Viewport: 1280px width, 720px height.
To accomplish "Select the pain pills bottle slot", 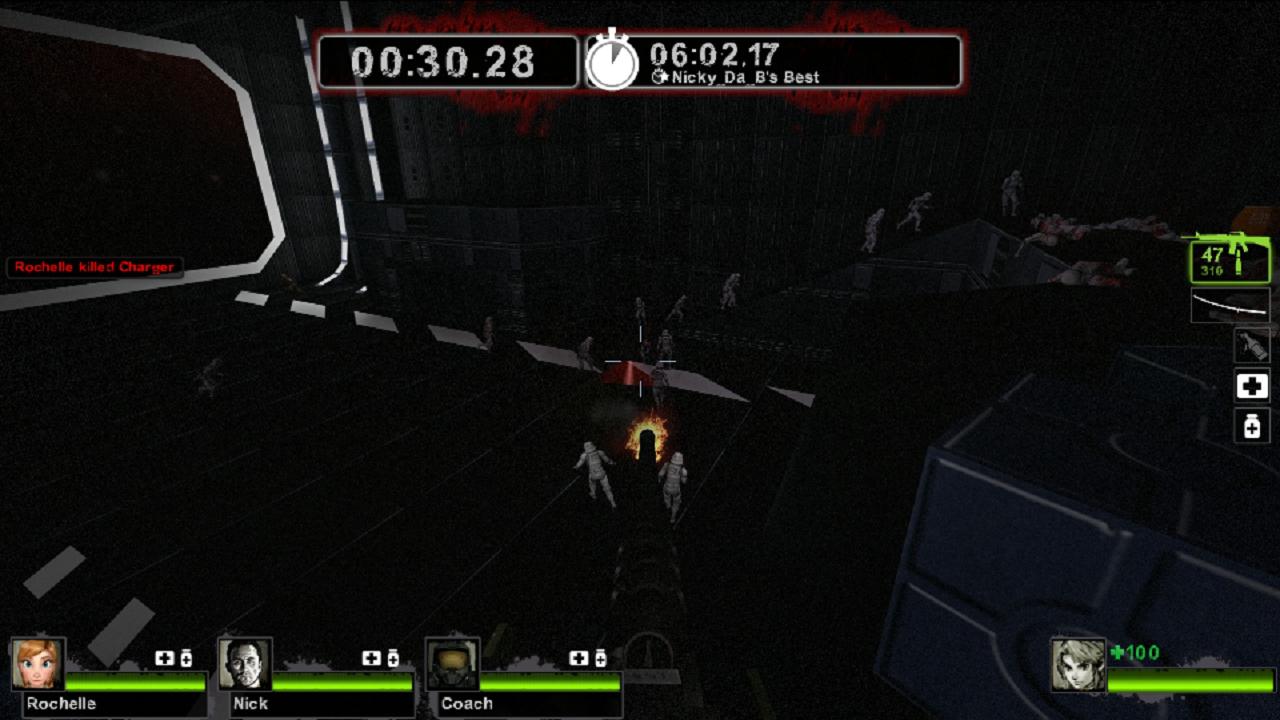I will (x=1252, y=427).
